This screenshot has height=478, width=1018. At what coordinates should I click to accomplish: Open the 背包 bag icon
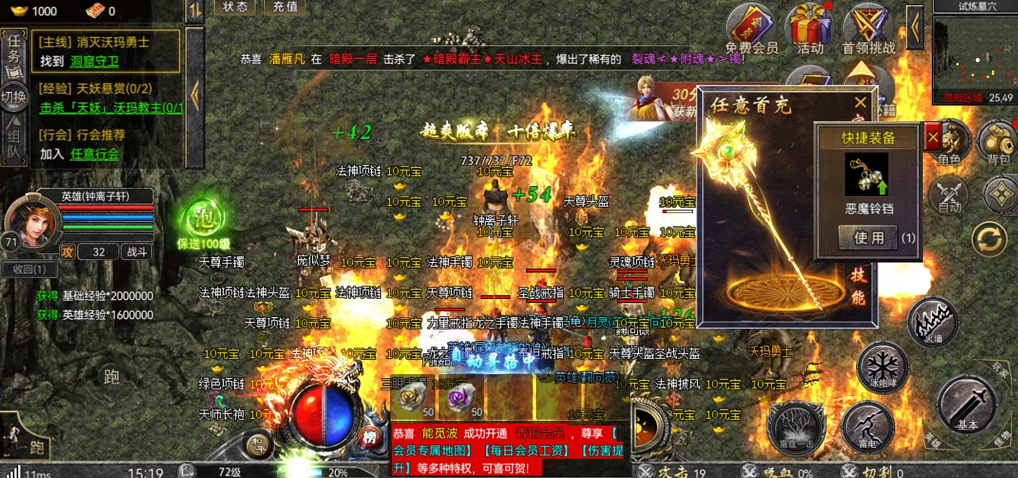[x=996, y=143]
